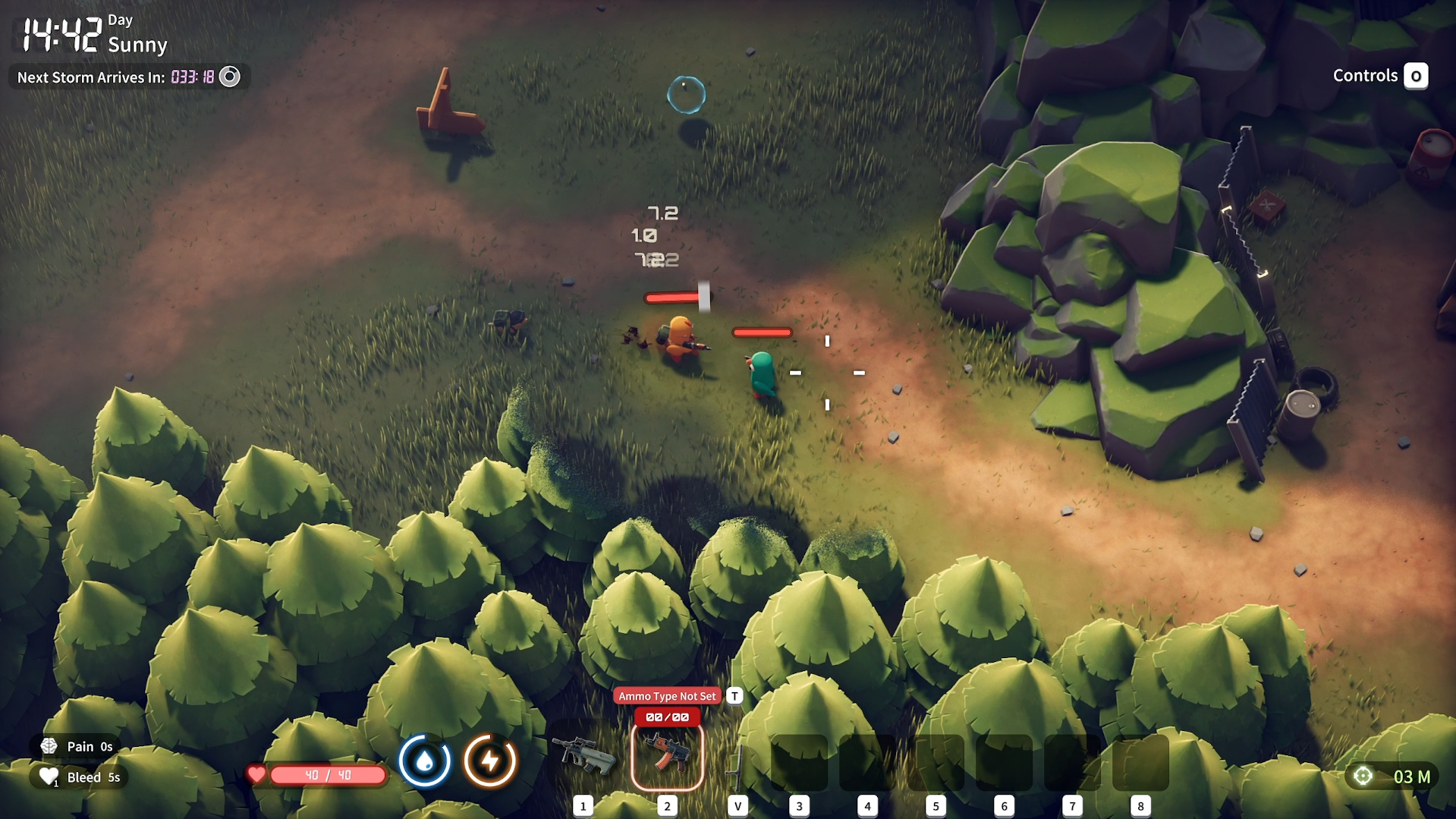Open the Controls panel via the O button

[1416, 76]
